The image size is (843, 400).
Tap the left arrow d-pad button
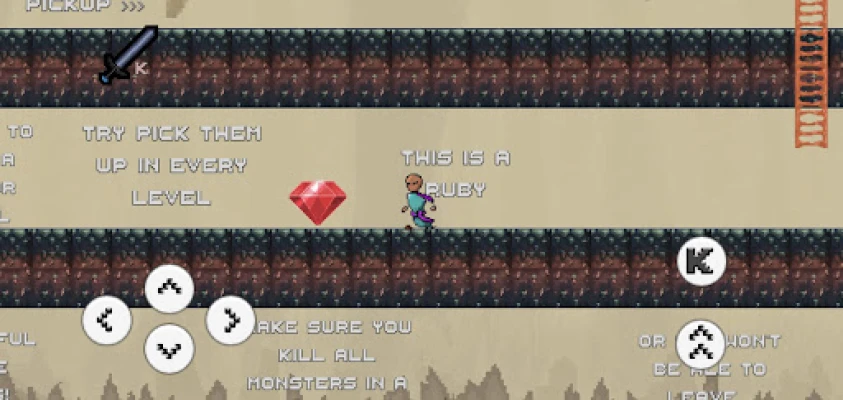[x=106, y=321]
